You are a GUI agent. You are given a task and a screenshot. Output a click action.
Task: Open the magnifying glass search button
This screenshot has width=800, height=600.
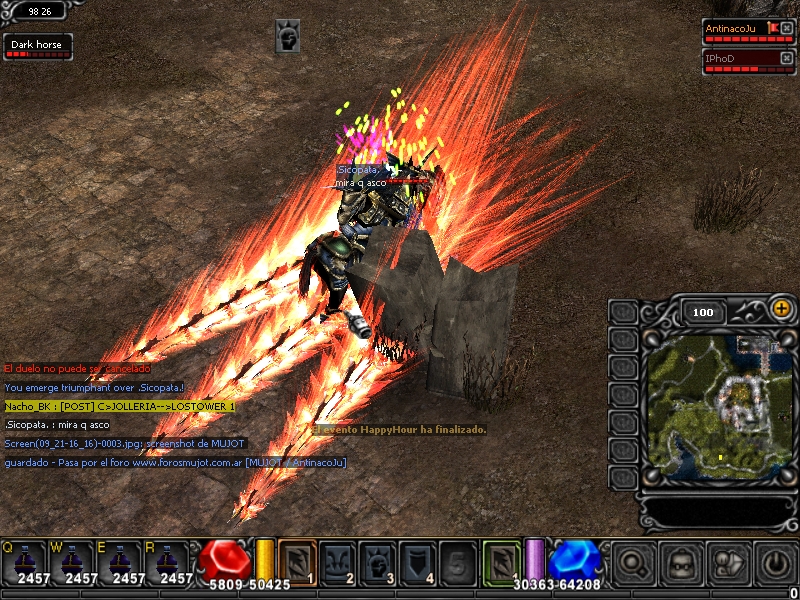click(633, 563)
